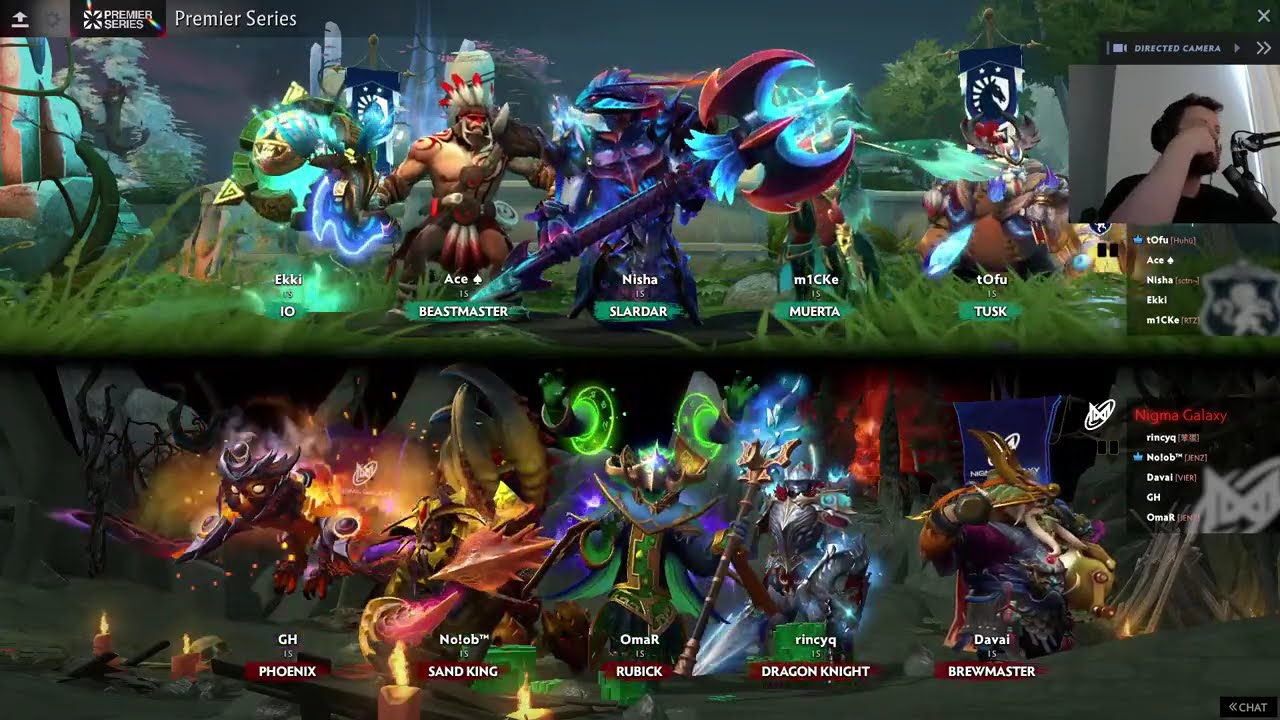The width and height of the screenshot is (1280, 720).
Task: Click the Premier Series logo
Action: point(118,18)
